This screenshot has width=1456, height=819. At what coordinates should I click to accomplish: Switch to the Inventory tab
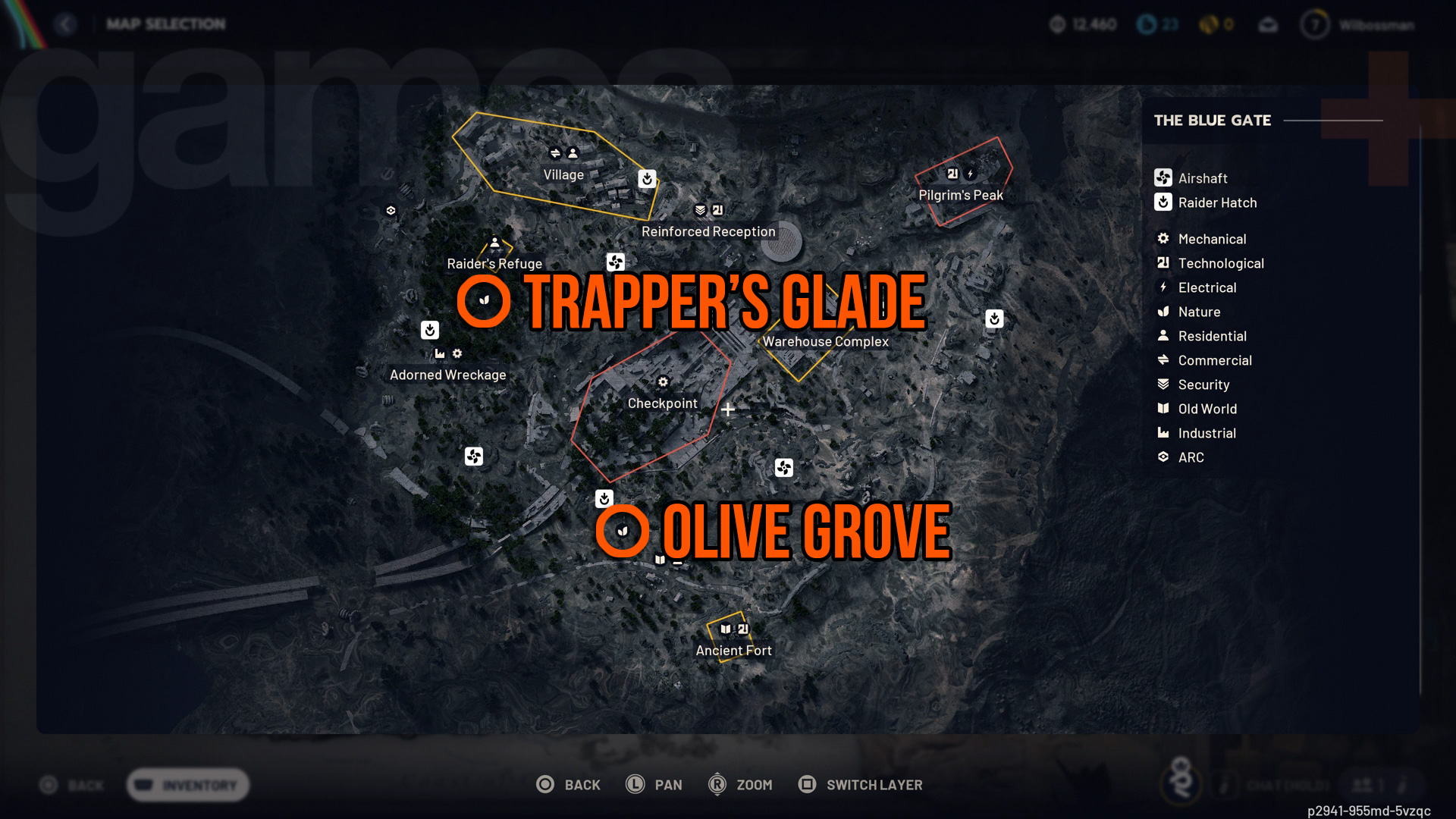[x=187, y=785]
